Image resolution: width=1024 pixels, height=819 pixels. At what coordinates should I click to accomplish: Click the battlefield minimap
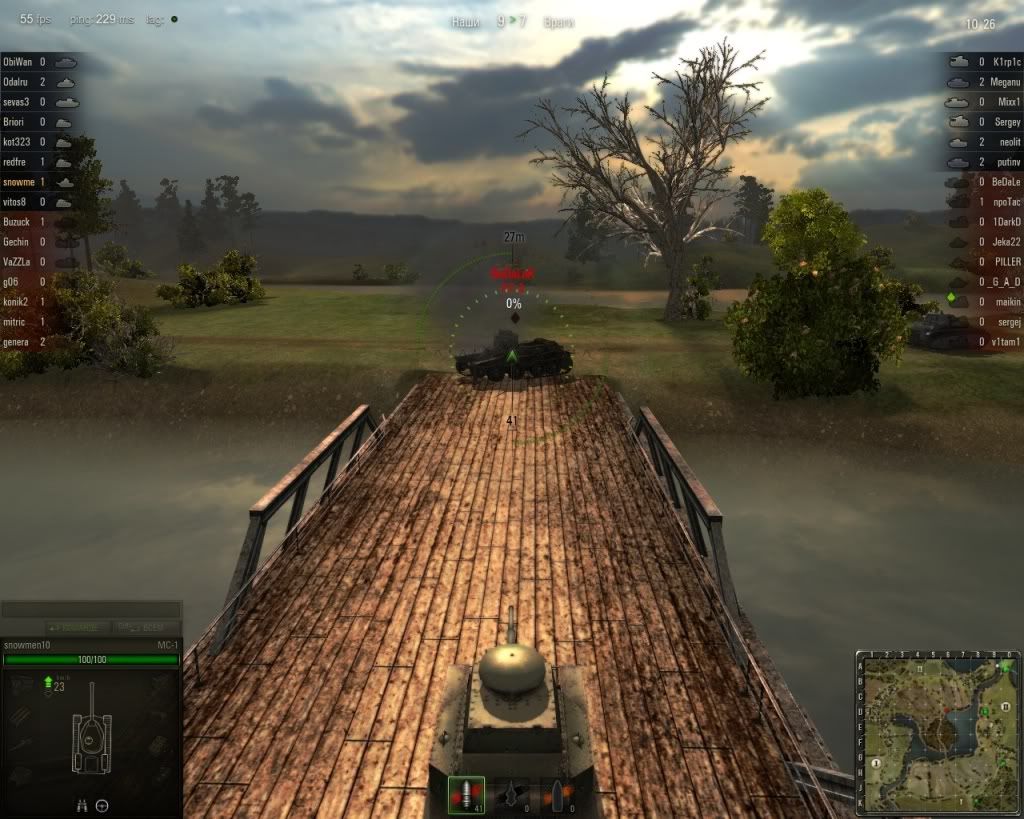click(x=938, y=734)
